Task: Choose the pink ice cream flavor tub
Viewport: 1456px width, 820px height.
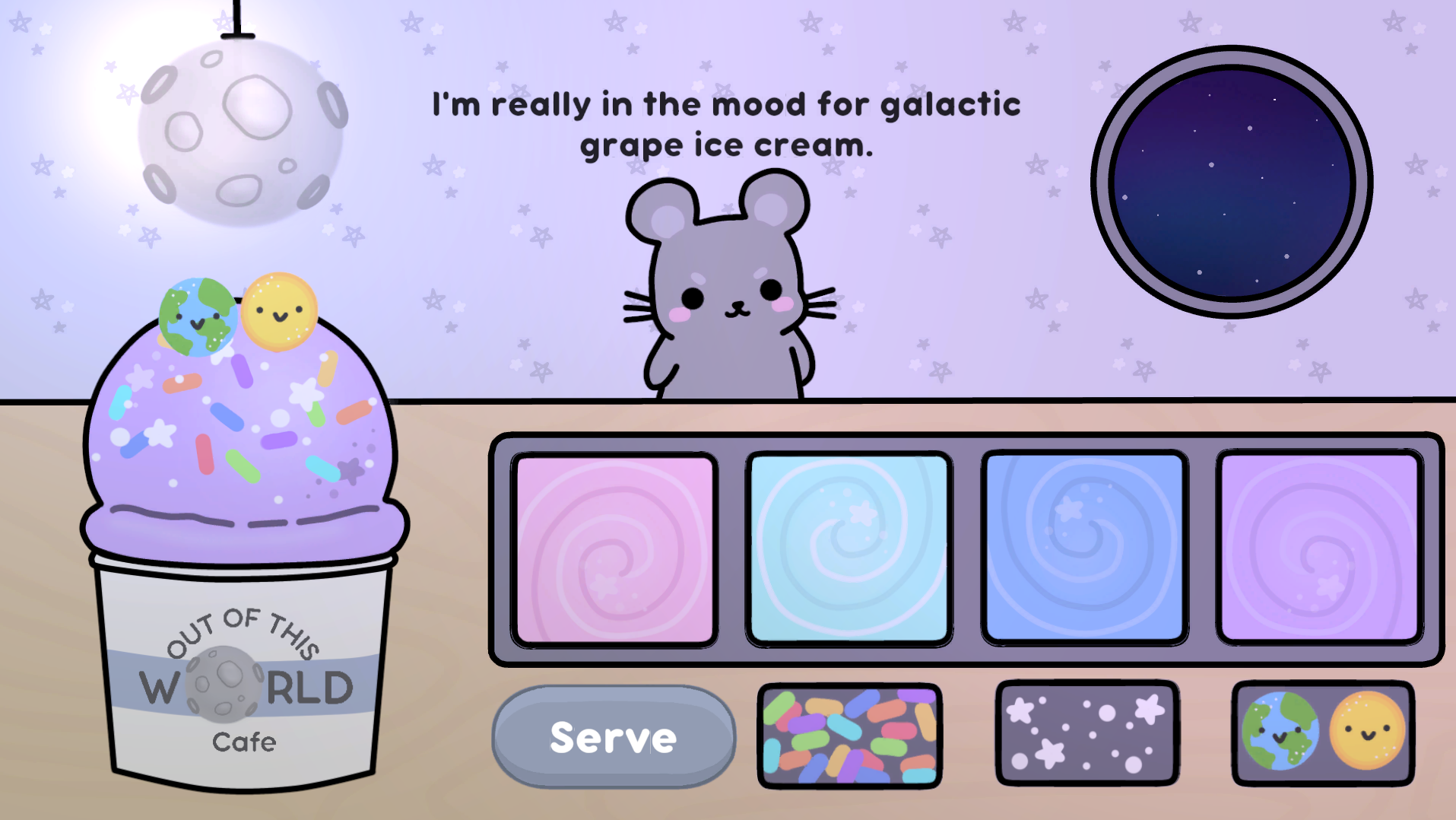Action: [614, 549]
